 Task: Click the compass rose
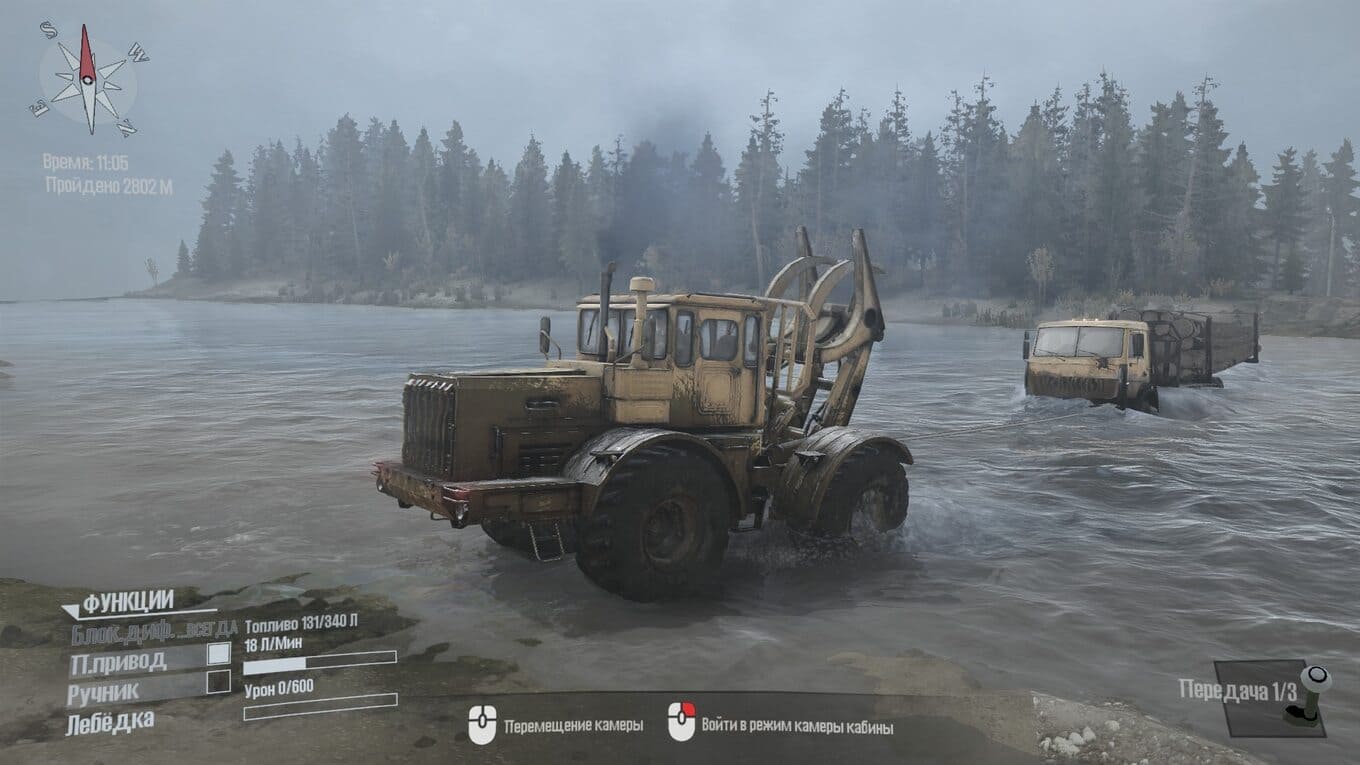point(88,80)
